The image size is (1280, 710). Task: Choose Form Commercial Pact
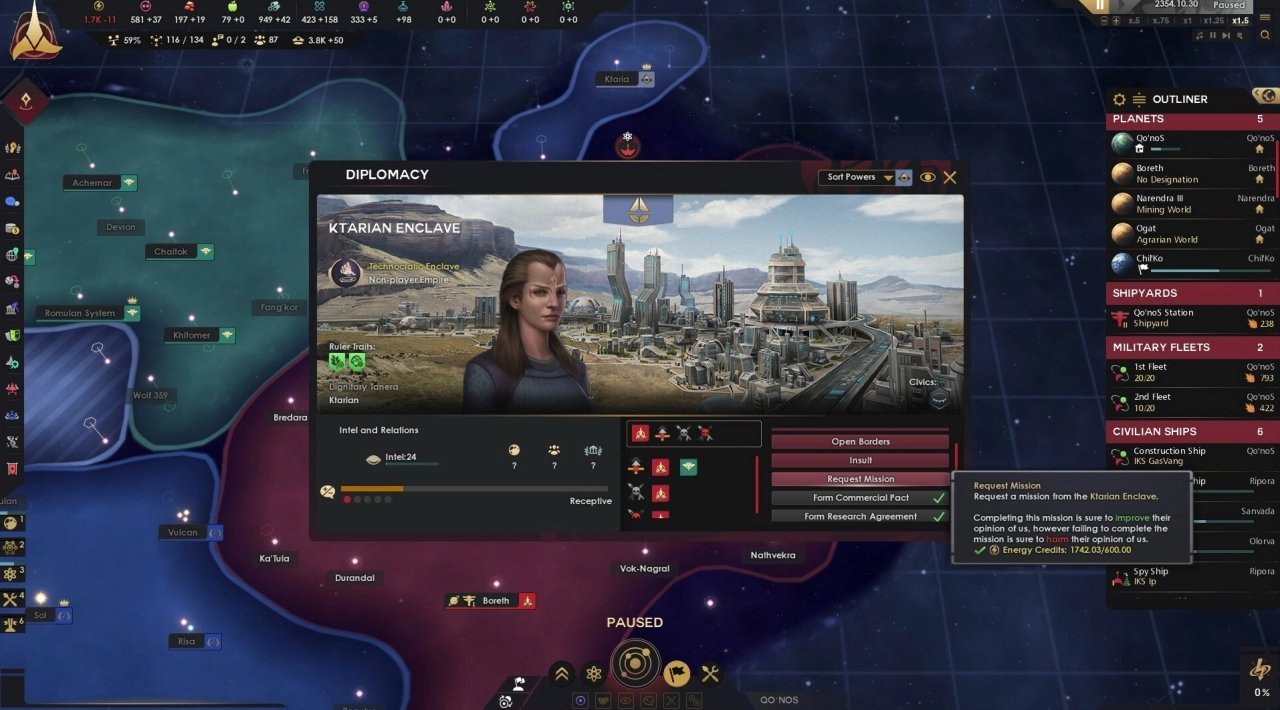[x=860, y=498]
